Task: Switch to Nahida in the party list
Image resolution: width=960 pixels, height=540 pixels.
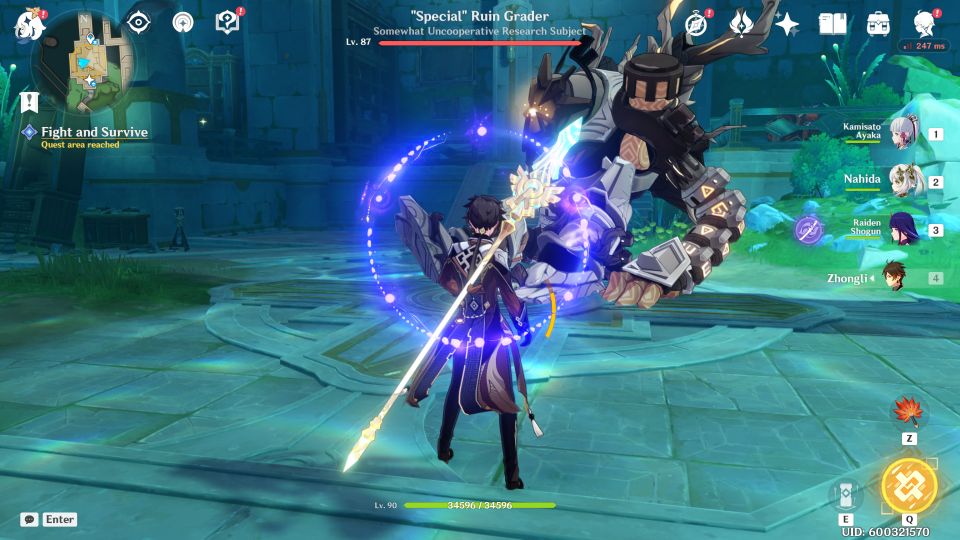Action: 905,181
